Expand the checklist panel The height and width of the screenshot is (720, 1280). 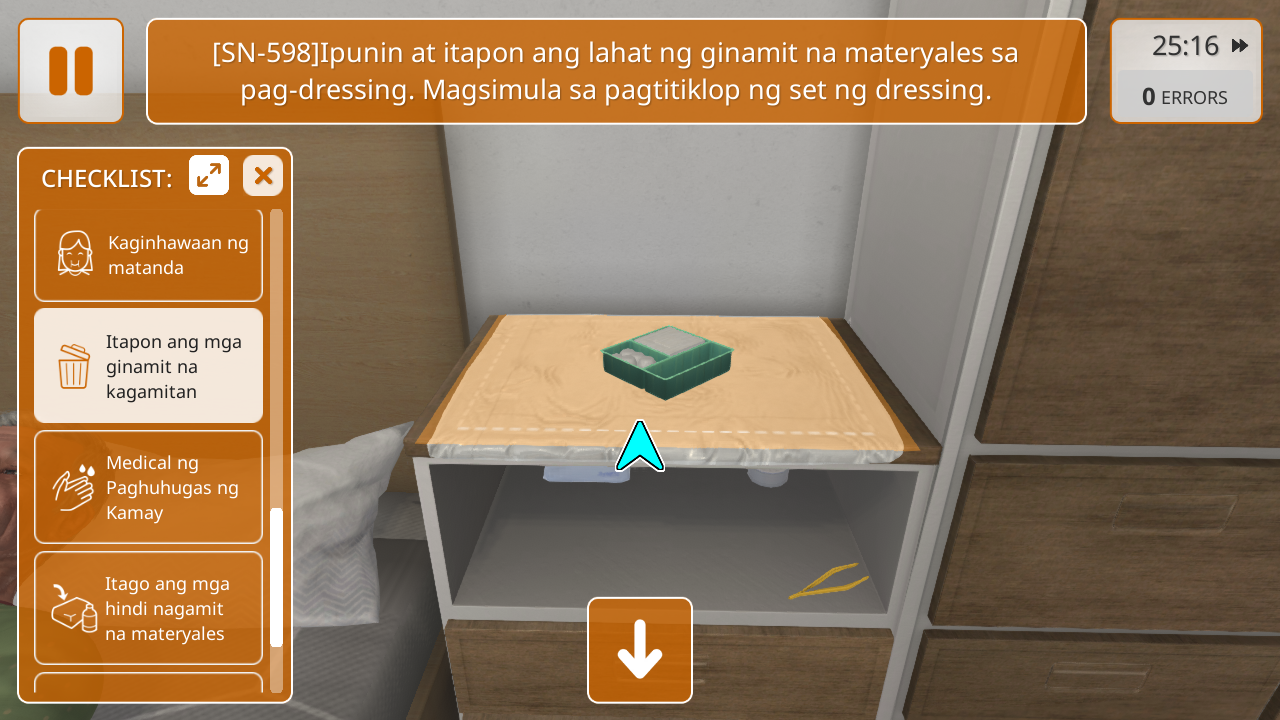coord(209,176)
